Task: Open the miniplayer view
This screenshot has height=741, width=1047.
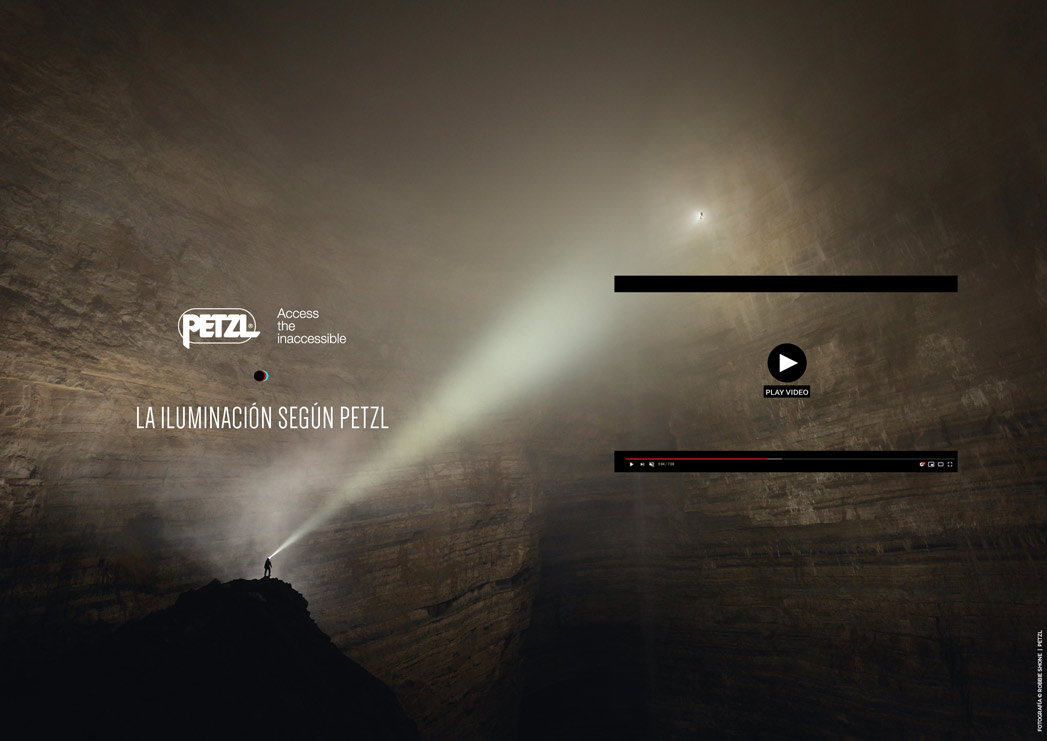Action: [931, 464]
